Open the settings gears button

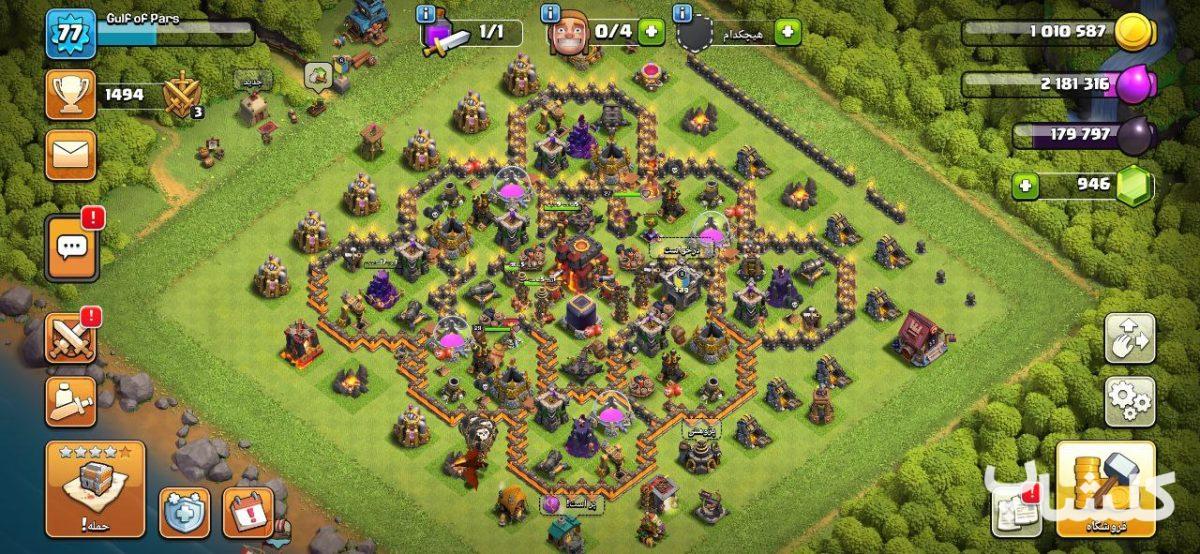point(1129,401)
